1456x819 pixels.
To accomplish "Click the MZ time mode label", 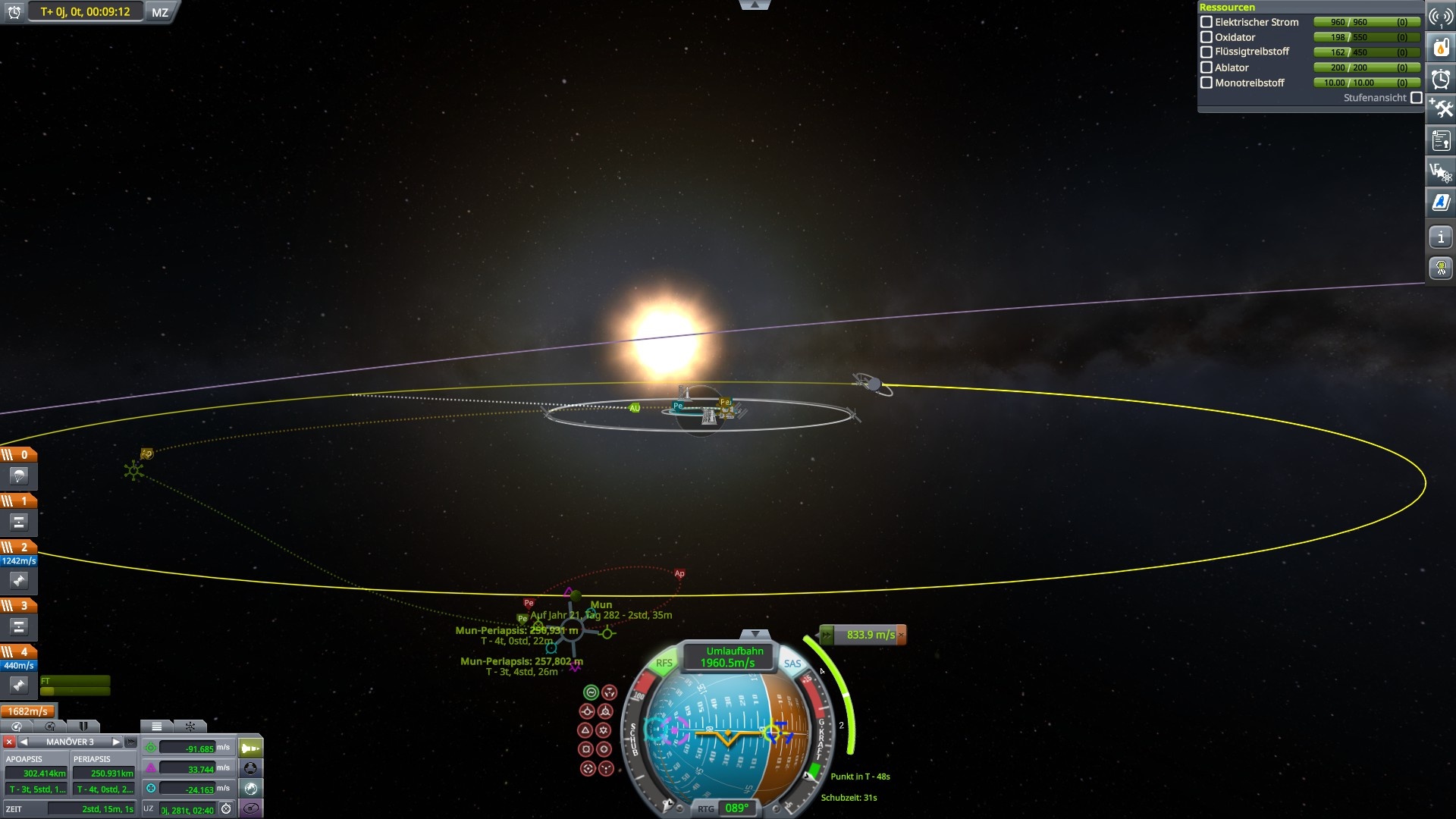I will (x=158, y=12).
